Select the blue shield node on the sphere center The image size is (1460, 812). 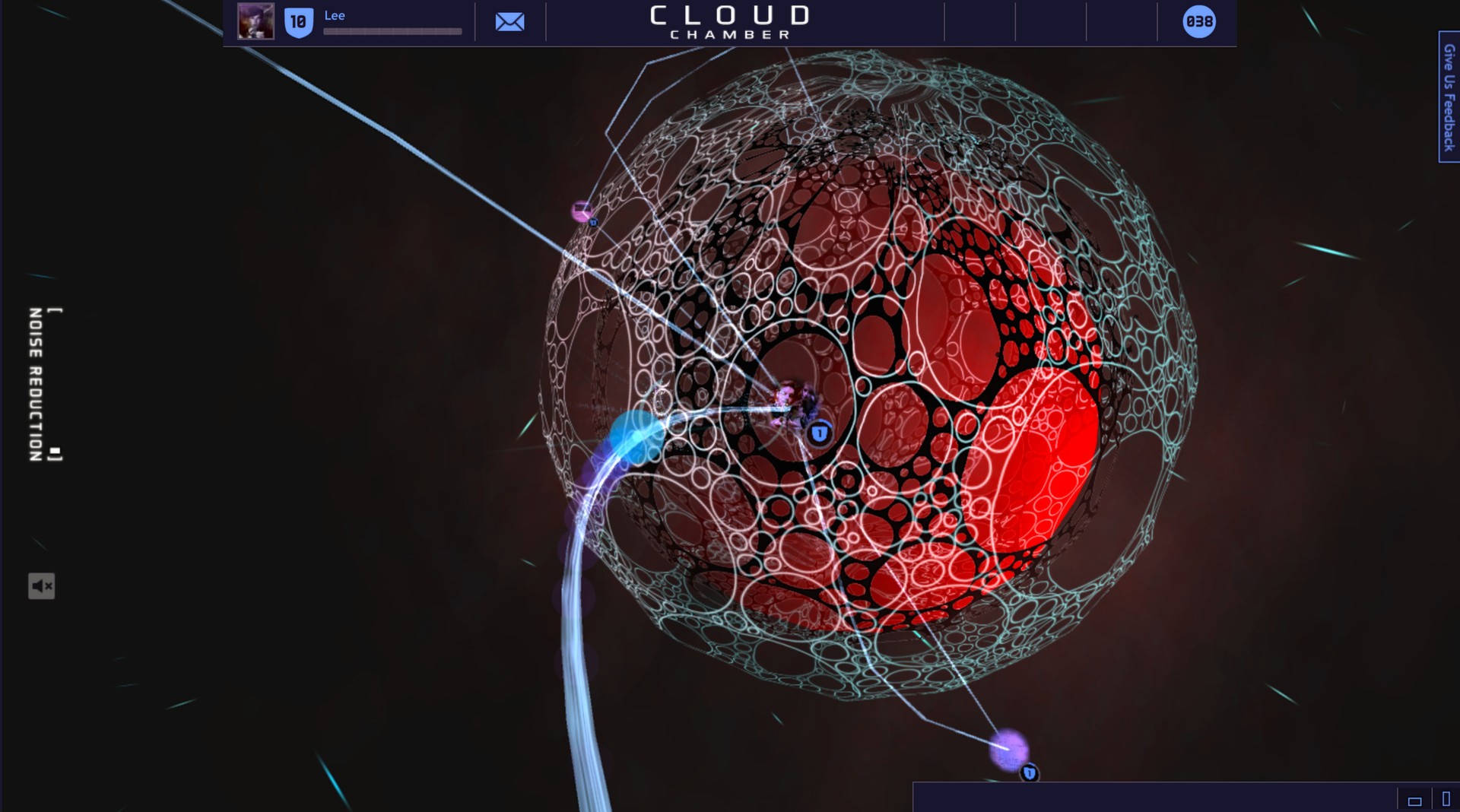(819, 433)
